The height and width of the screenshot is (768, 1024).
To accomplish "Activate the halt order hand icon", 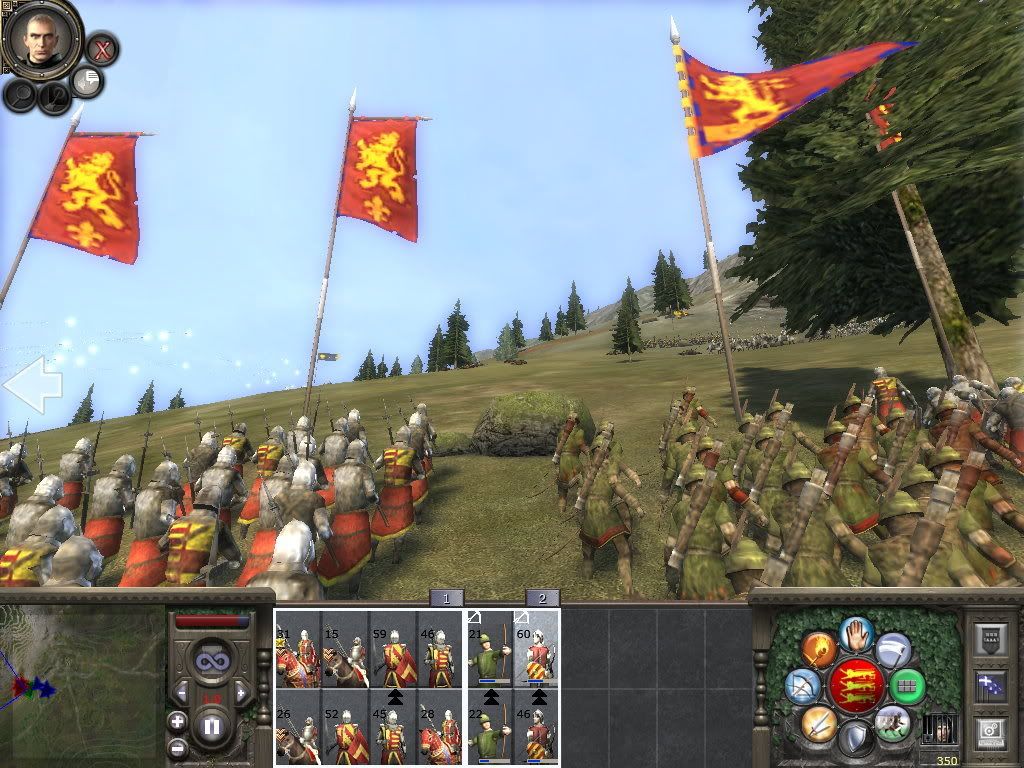I will pyautogui.click(x=857, y=633).
